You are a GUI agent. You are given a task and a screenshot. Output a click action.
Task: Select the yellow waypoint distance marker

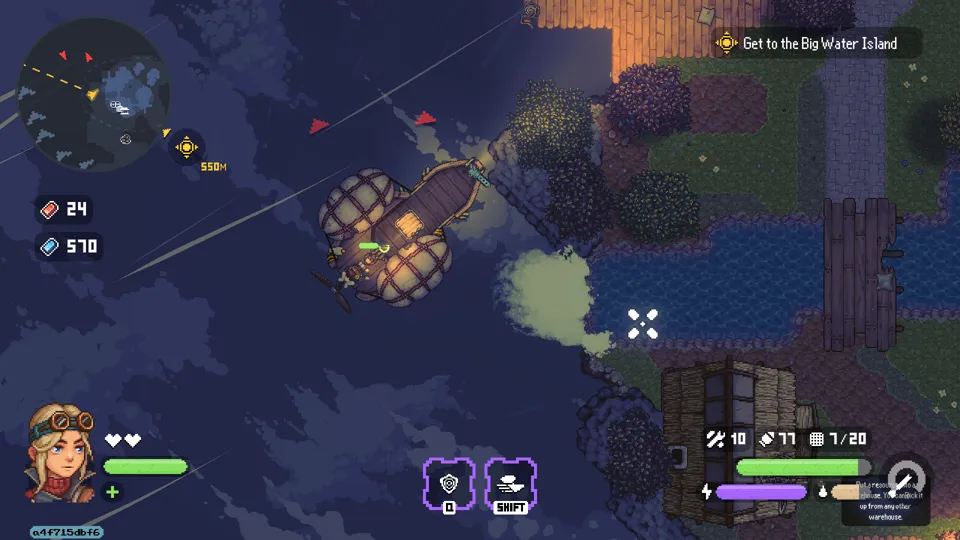click(186, 147)
